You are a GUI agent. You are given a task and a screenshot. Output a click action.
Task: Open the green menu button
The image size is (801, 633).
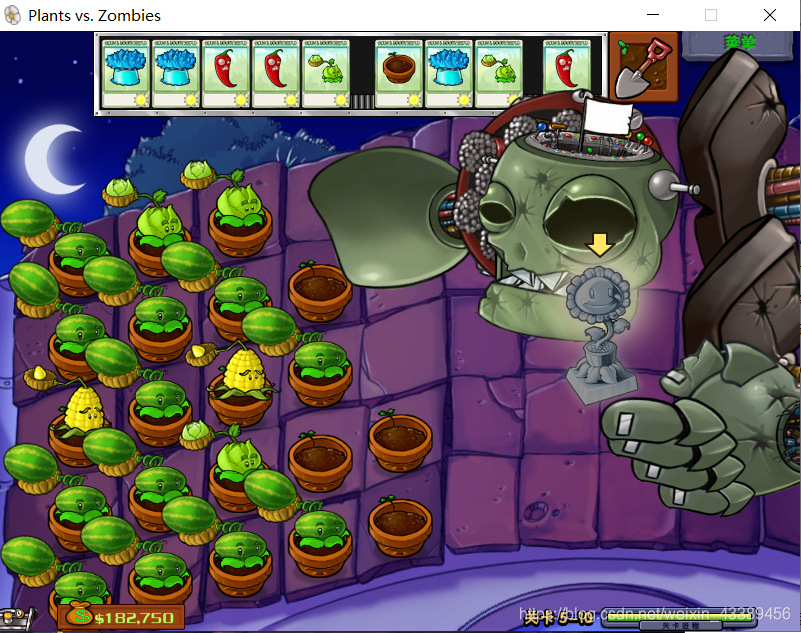(x=741, y=42)
